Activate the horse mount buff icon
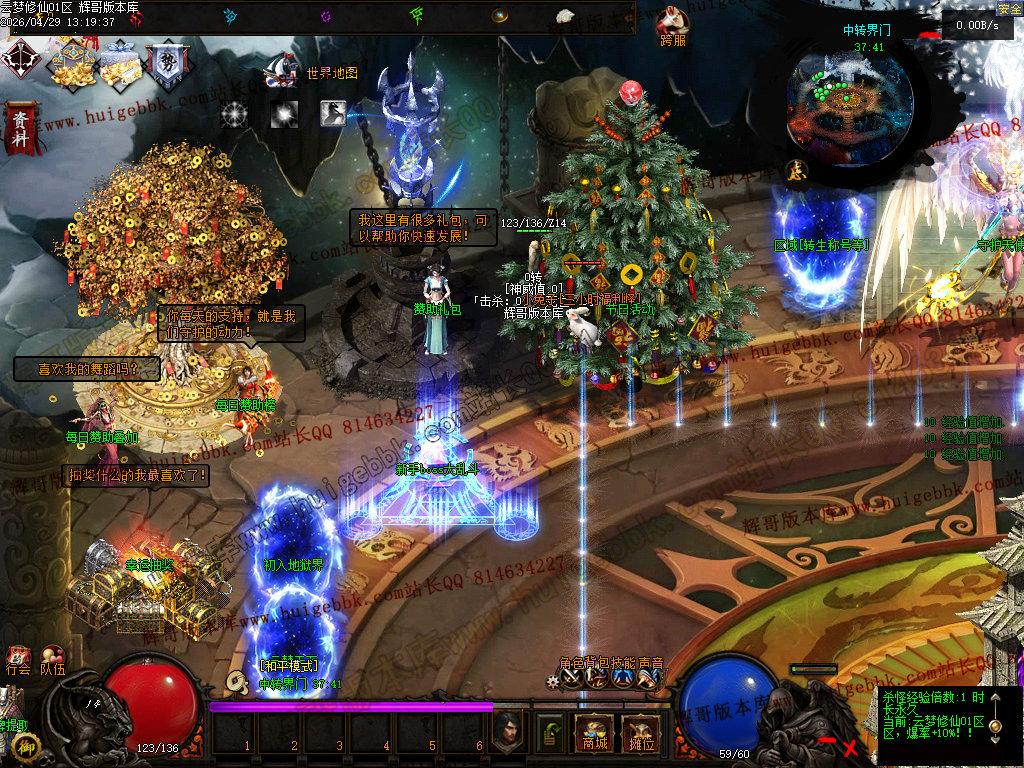This screenshot has height=768, width=1024. tap(333, 113)
